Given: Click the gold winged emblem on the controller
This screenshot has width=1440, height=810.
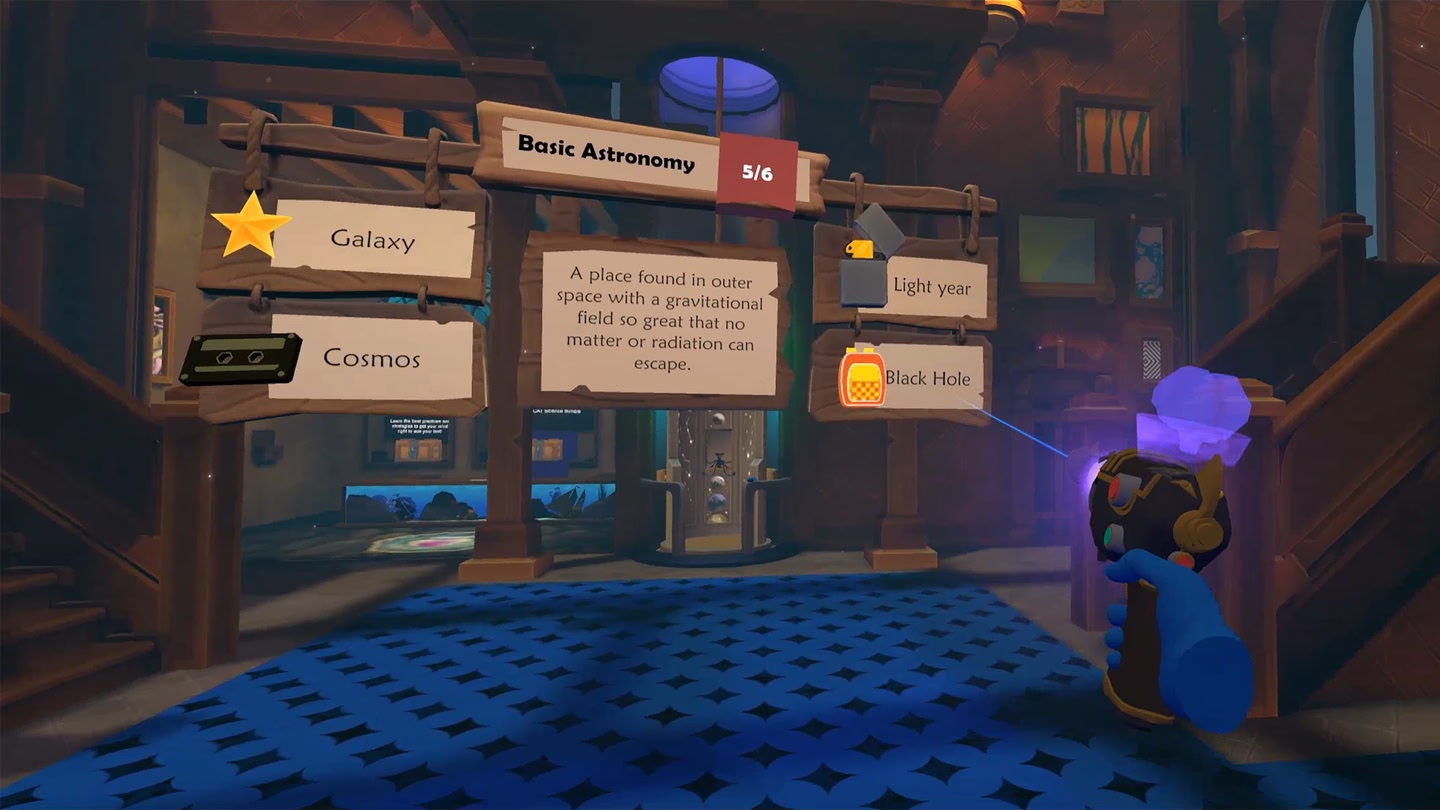Looking at the screenshot, I should (x=1200, y=505).
